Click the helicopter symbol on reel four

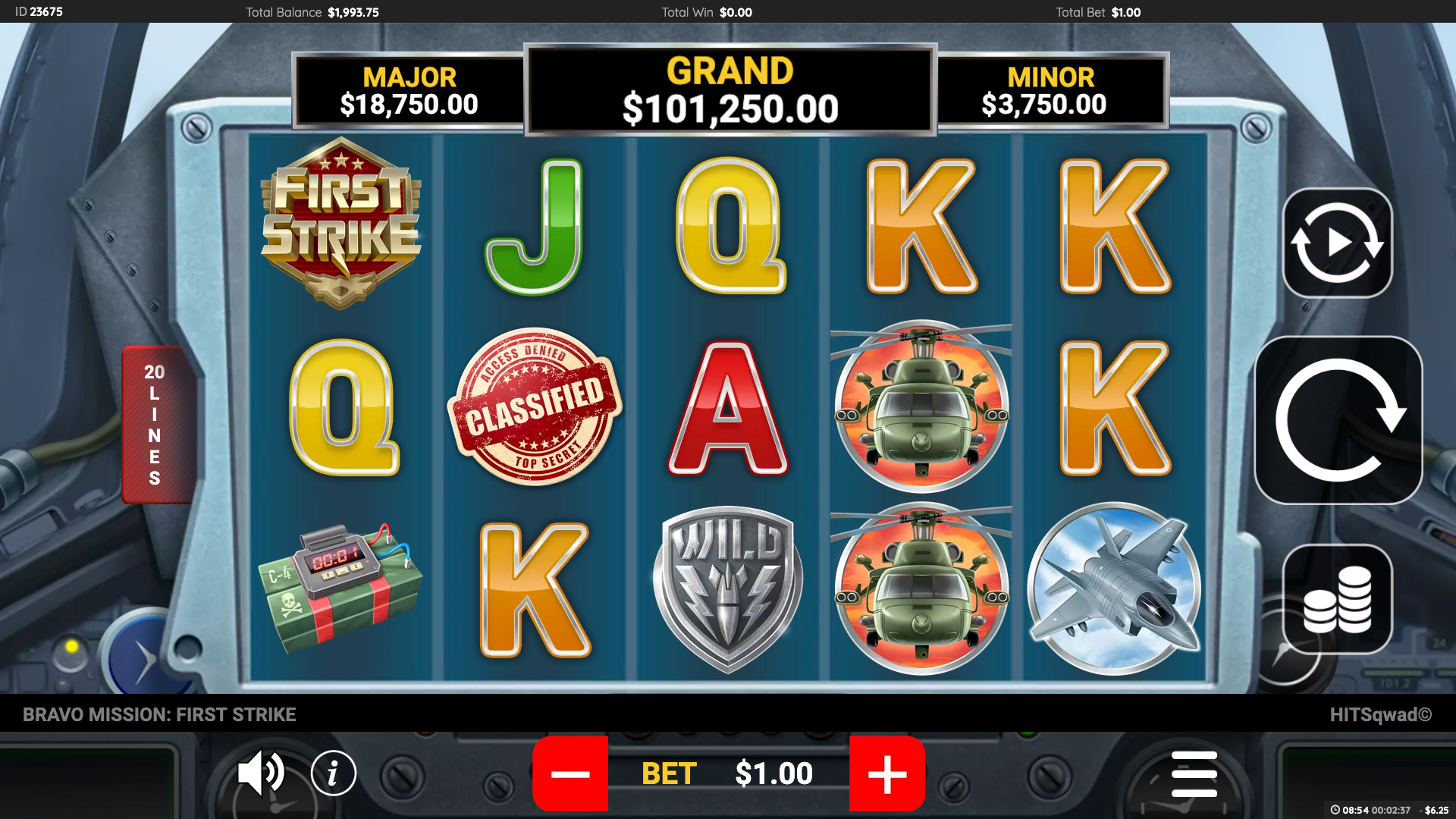tap(920, 409)
